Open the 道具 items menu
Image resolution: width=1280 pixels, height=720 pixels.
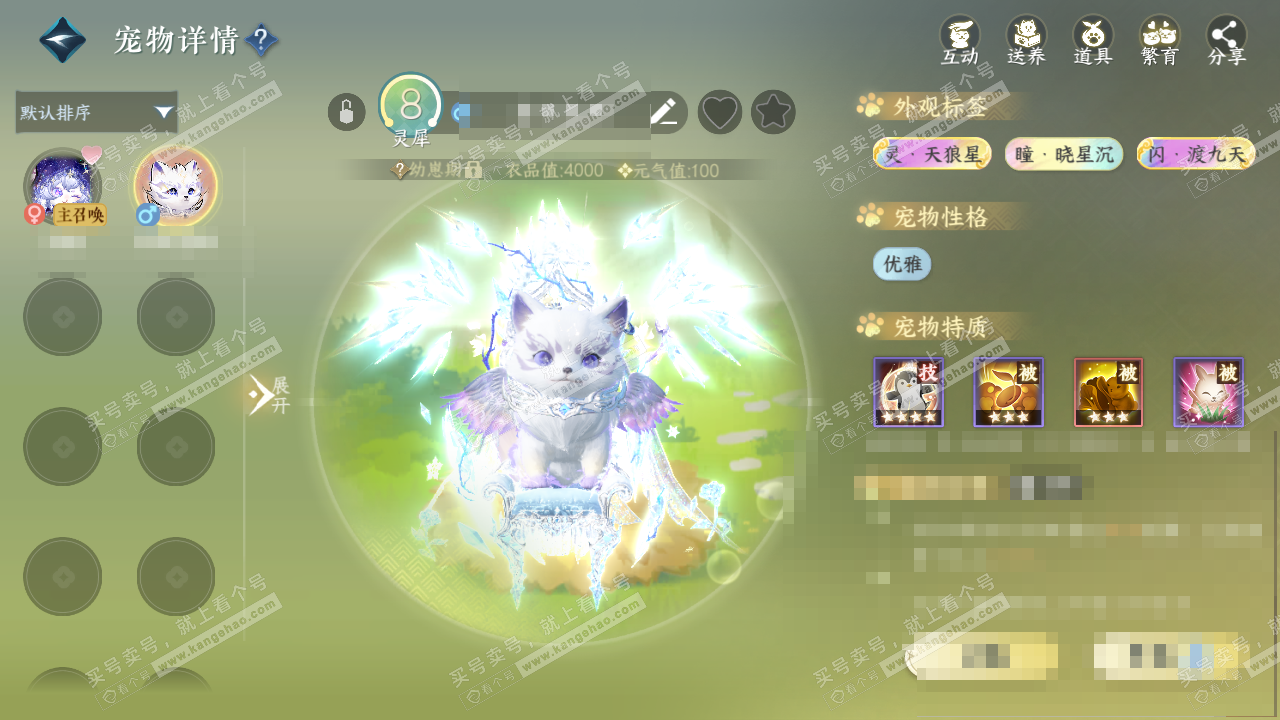point(1093,41)
